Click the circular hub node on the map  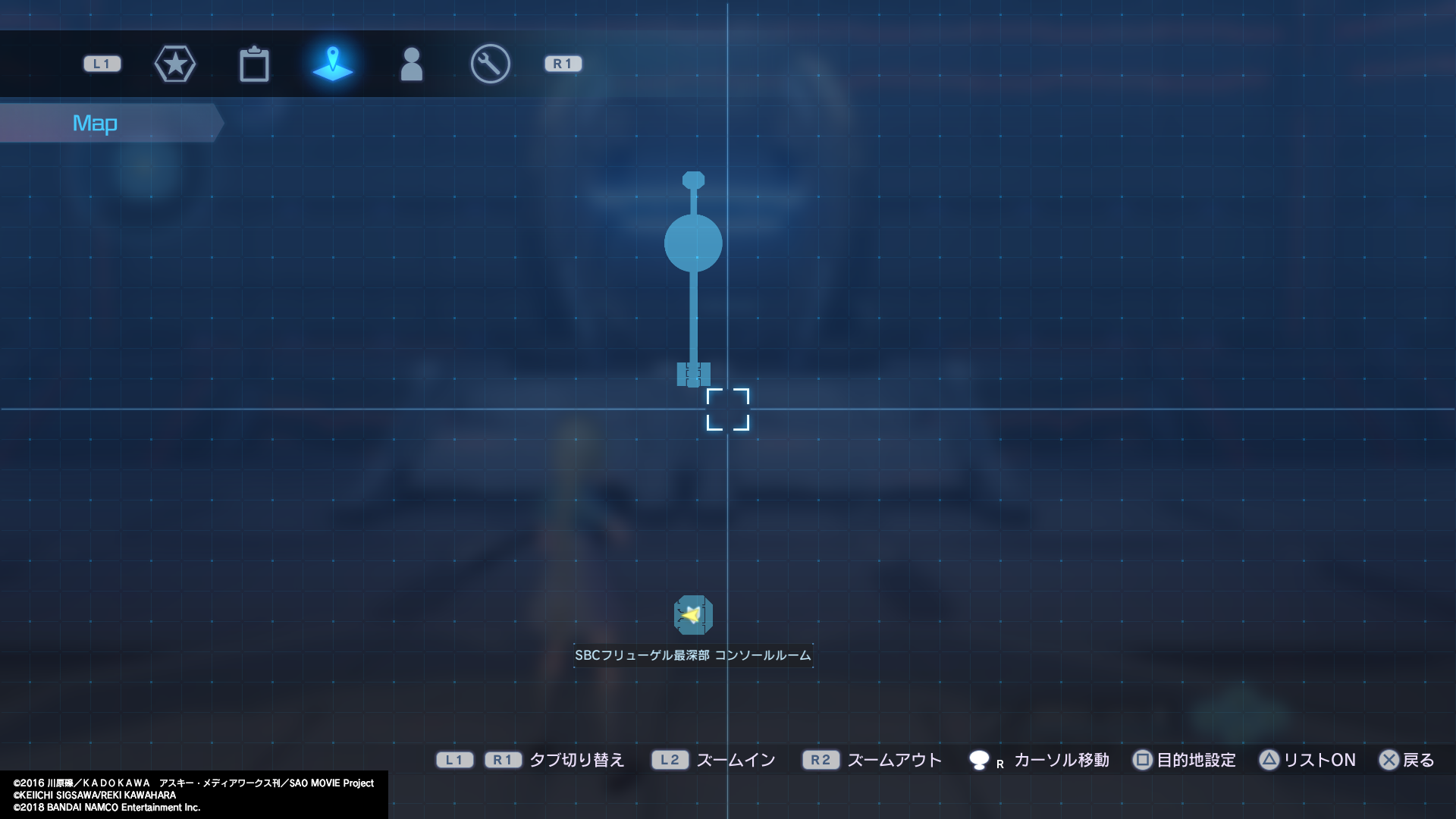(x=692, y=241)
